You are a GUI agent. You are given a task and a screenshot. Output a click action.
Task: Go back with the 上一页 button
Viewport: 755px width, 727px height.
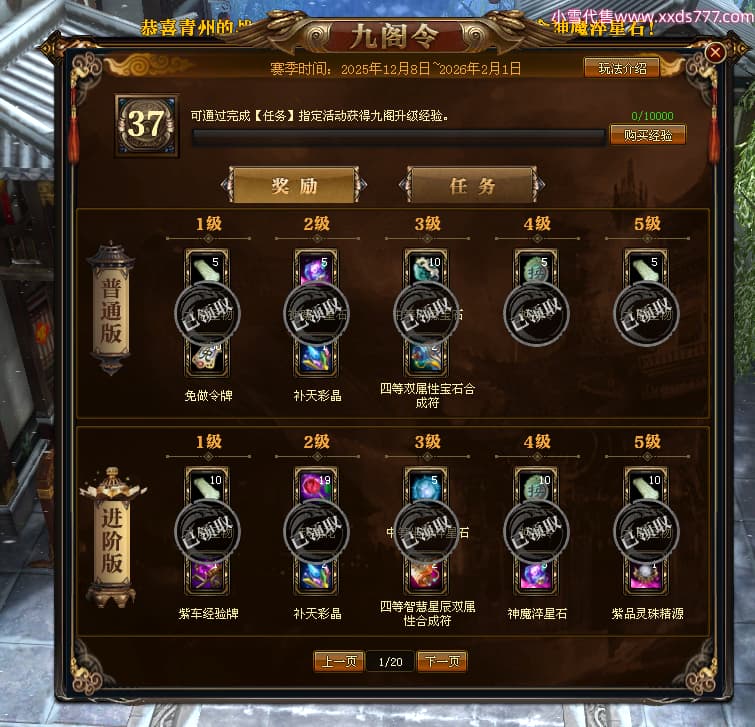click(x=338, y=661)
